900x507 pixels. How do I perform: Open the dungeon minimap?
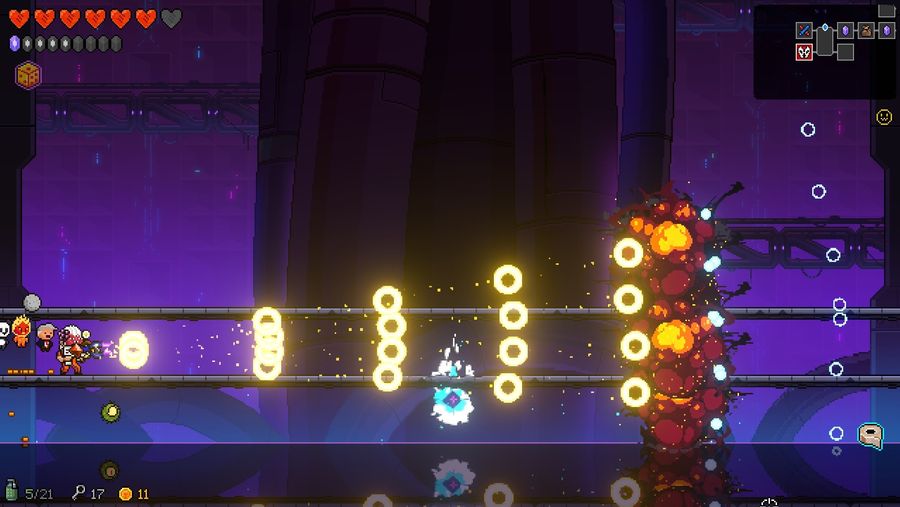click(824, 51)
